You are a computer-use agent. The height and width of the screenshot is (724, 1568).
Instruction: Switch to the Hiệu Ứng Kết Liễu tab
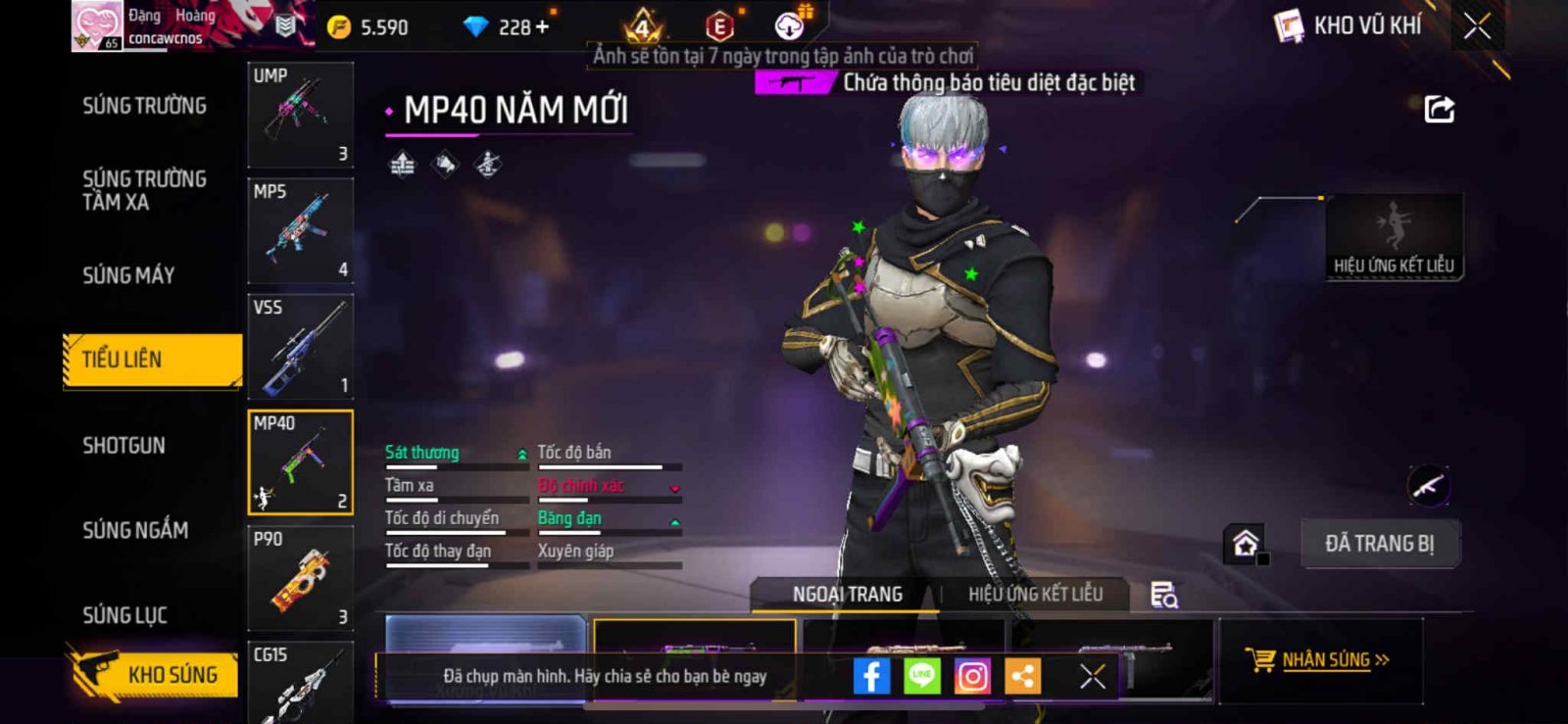click(1035, 594)
